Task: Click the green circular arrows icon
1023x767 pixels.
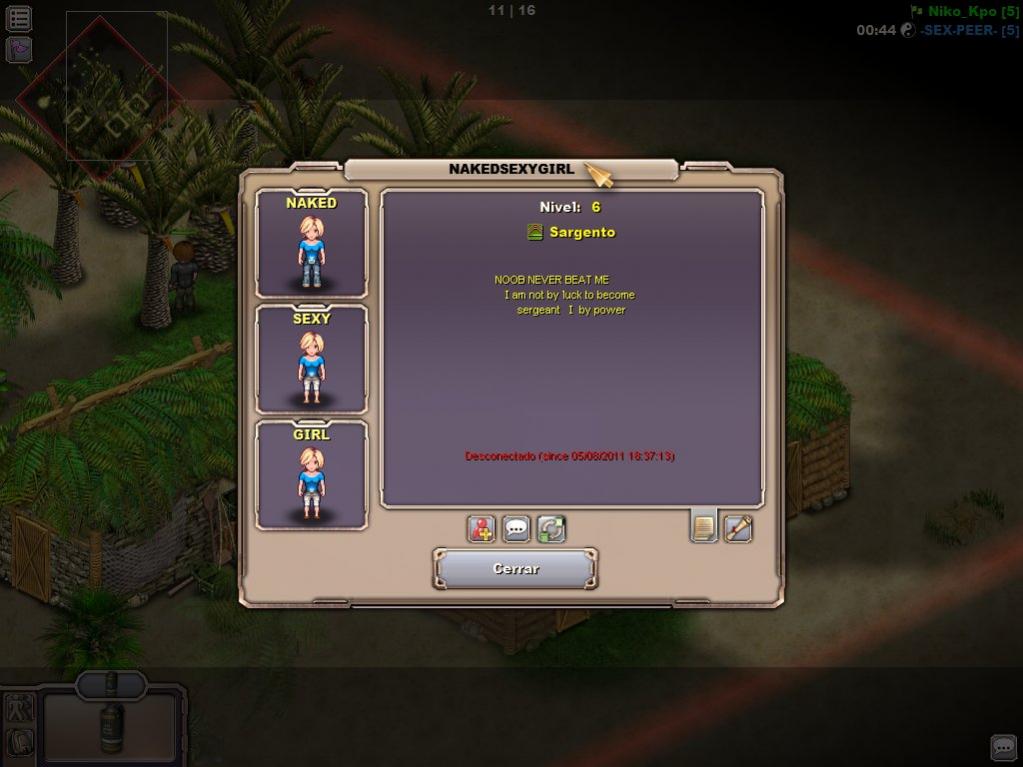Action: point(551,528)
